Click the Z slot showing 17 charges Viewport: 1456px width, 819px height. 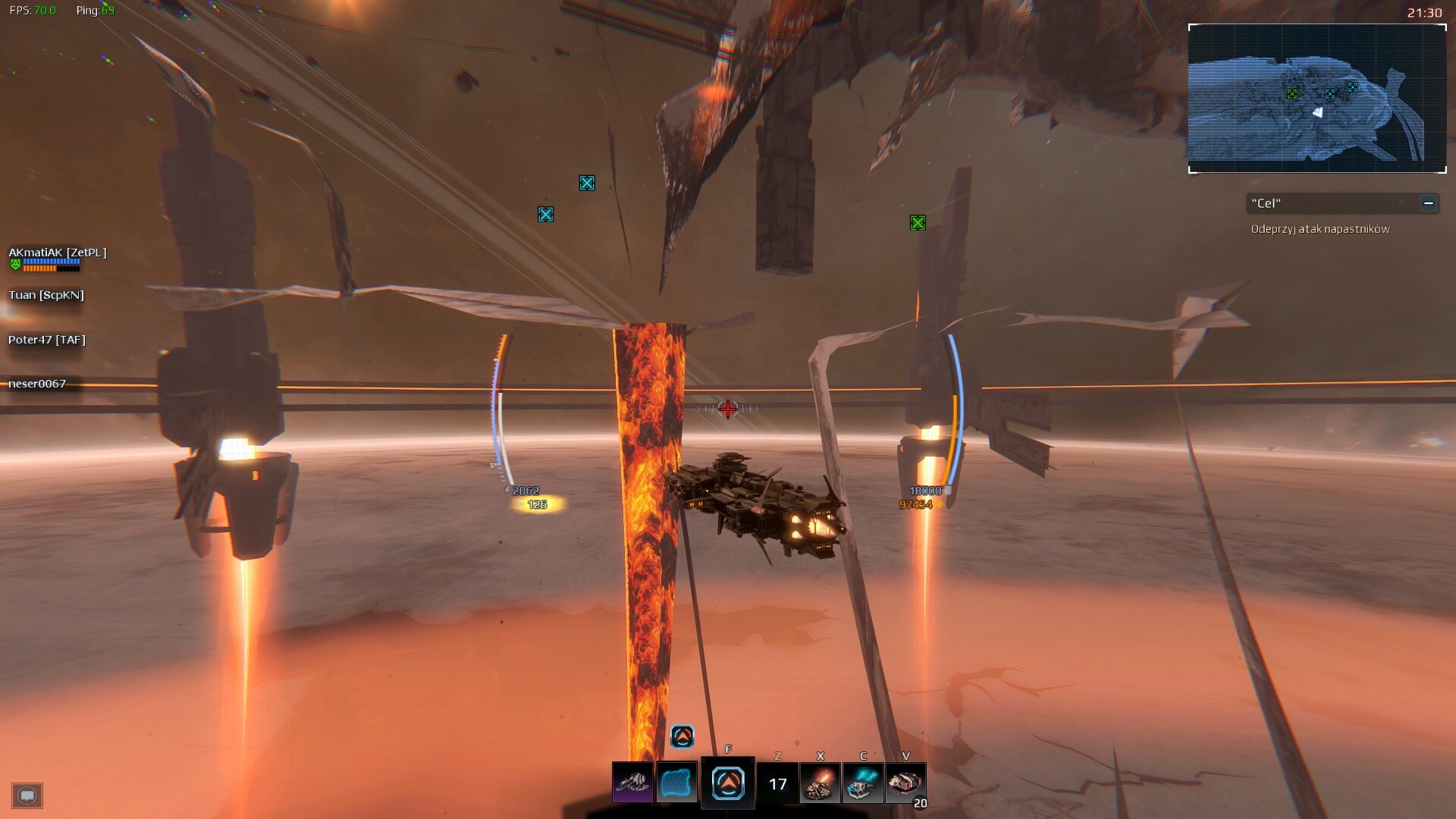[778, 783]
